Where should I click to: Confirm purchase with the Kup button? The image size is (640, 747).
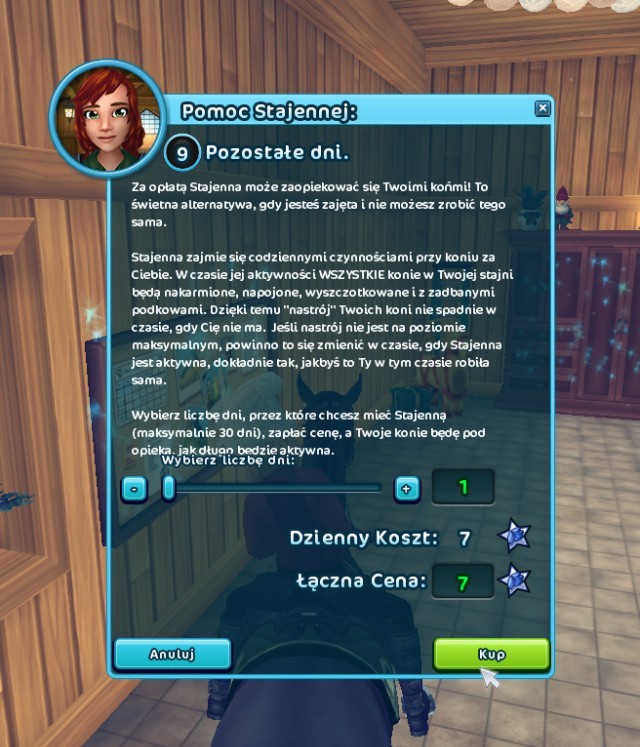(x=491, y=654)
